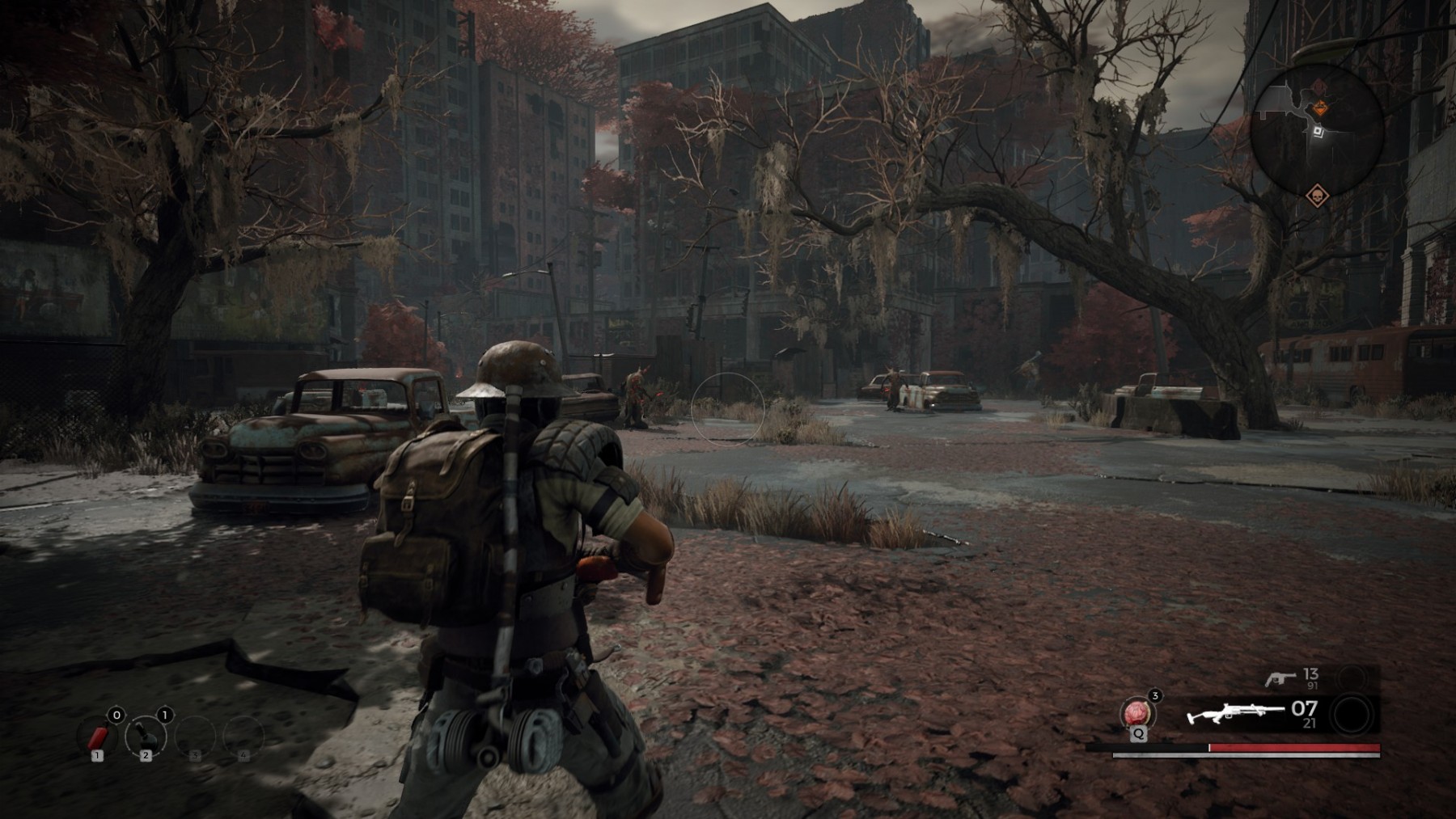The height and width of the screenshot is (819, 1456).
Task: Select the orange diamond marker on minimap
Action: (1318, 108)
